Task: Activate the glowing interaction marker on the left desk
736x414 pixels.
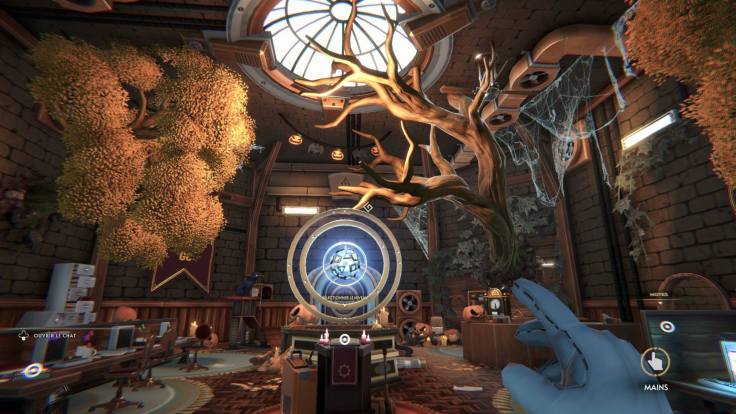Action: point(33,369)
